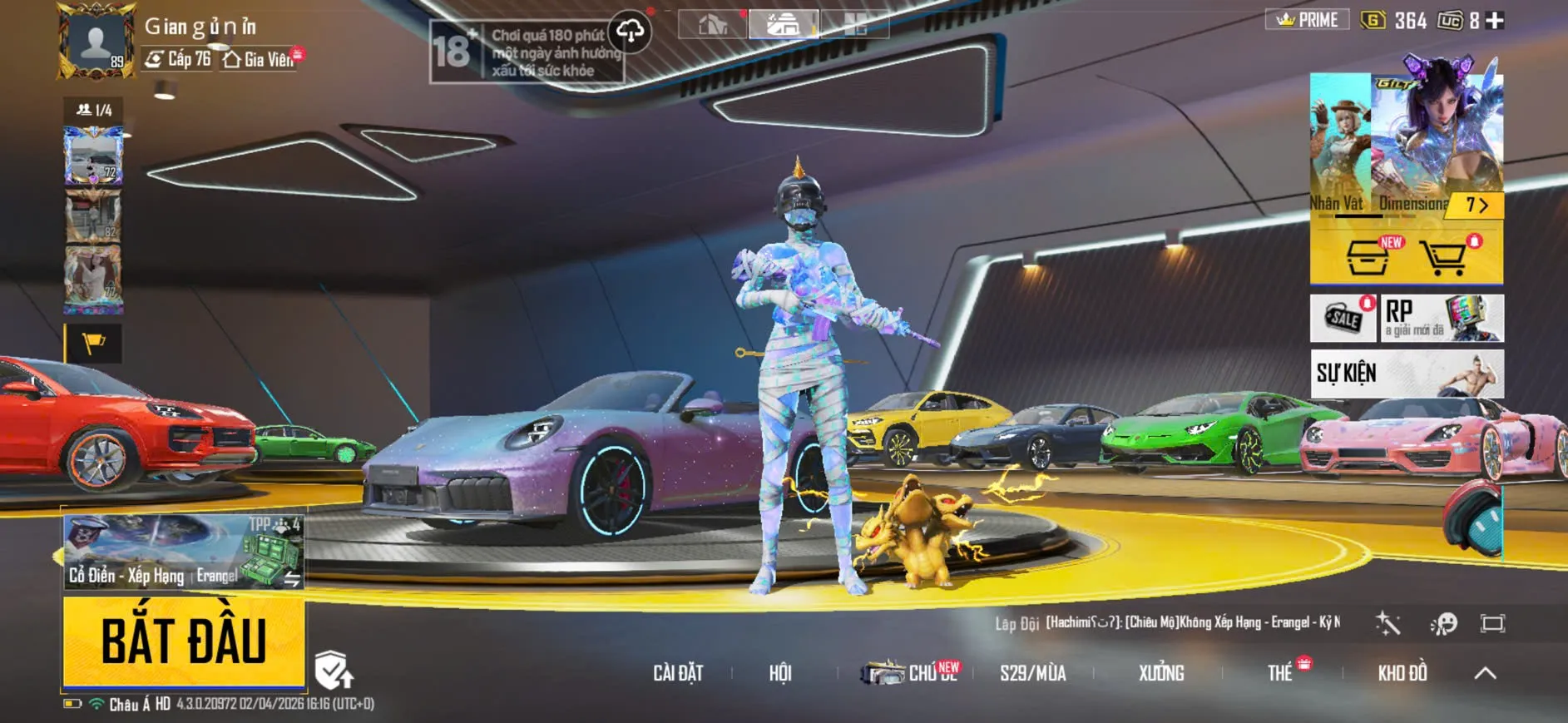Open the RP royale pass panel
1568x723 pixels.
click(x=1442, y=318)
